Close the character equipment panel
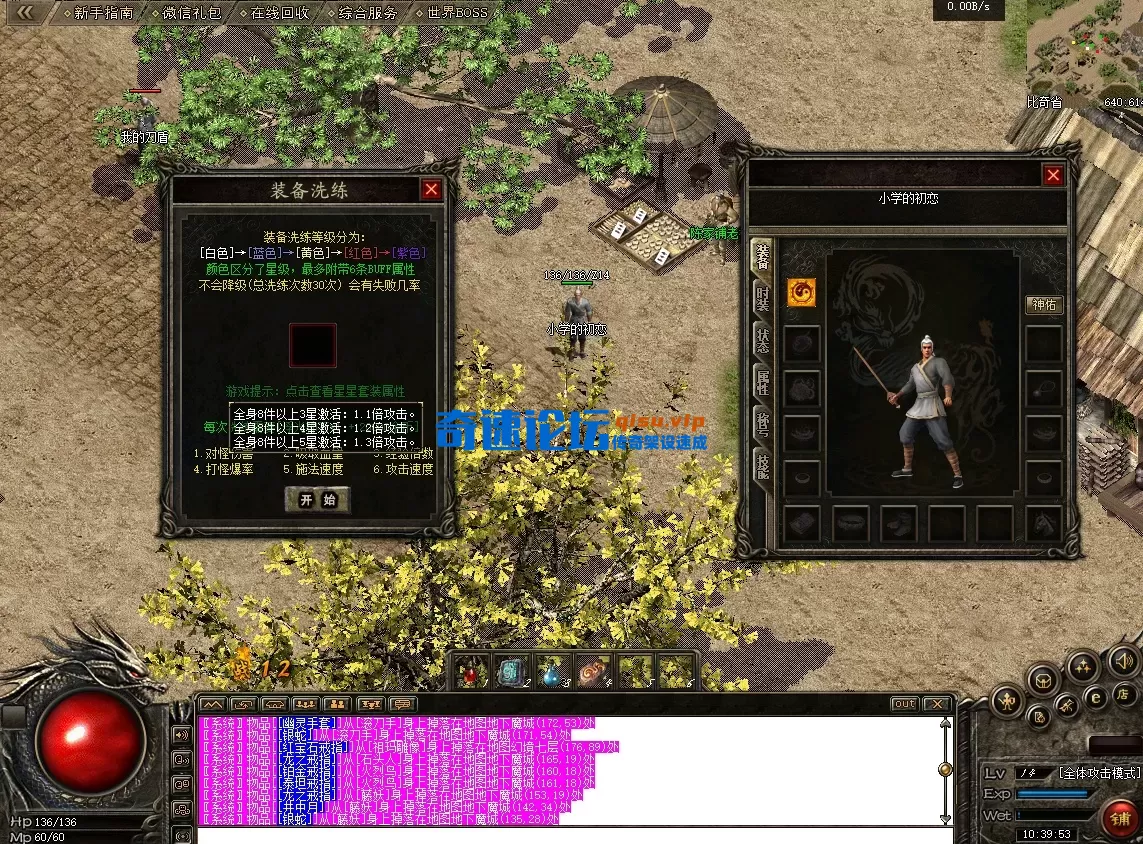Image resolution: width=1143 pixels, height=844 pixels. (1053, 176)
